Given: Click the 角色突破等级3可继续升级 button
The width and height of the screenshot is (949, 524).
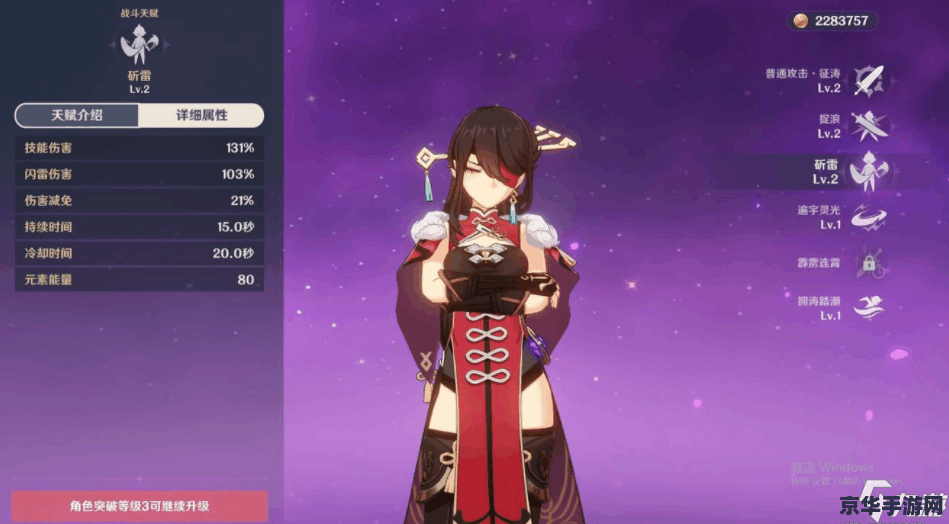Looking at the screenshot, I should 139,506.
